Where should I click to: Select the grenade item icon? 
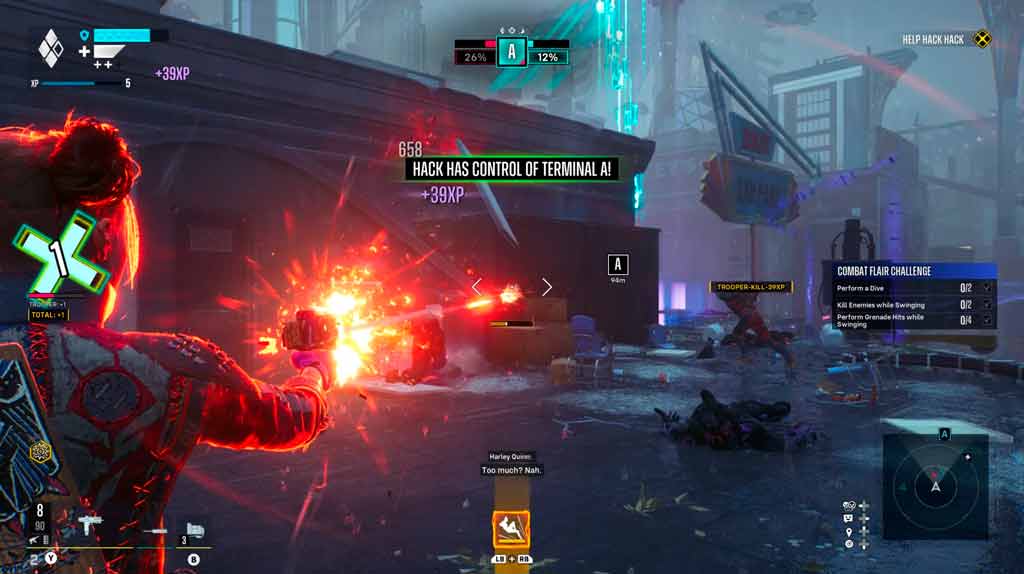pyautogui.click(x=196, y=529)
